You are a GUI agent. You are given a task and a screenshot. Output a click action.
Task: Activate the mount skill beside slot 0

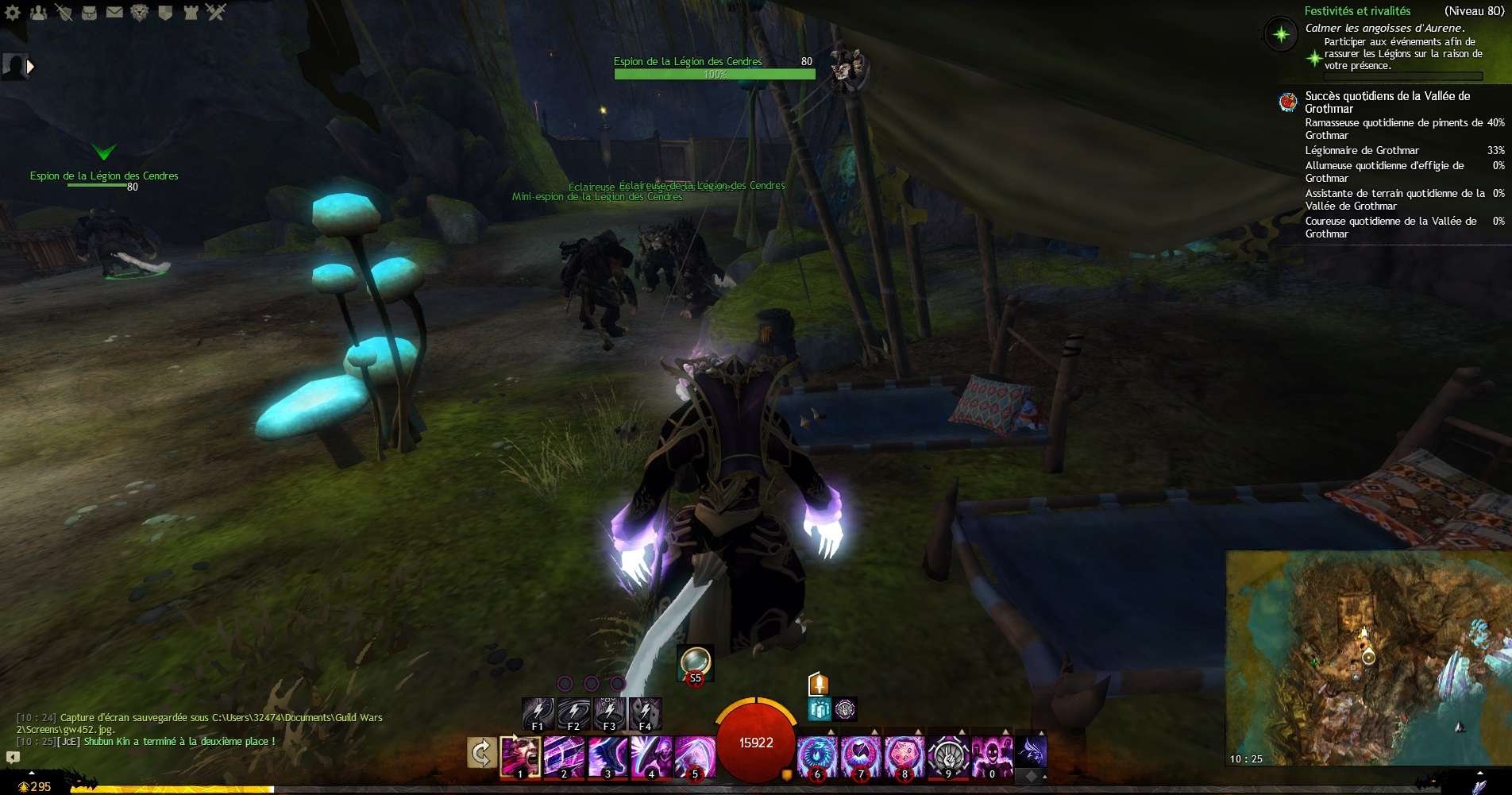pos(1031,751)
